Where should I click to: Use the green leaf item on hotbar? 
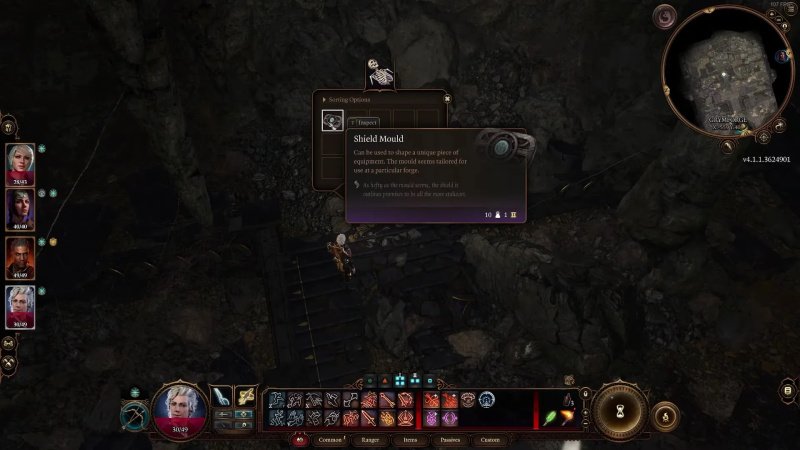pos(549,415)
